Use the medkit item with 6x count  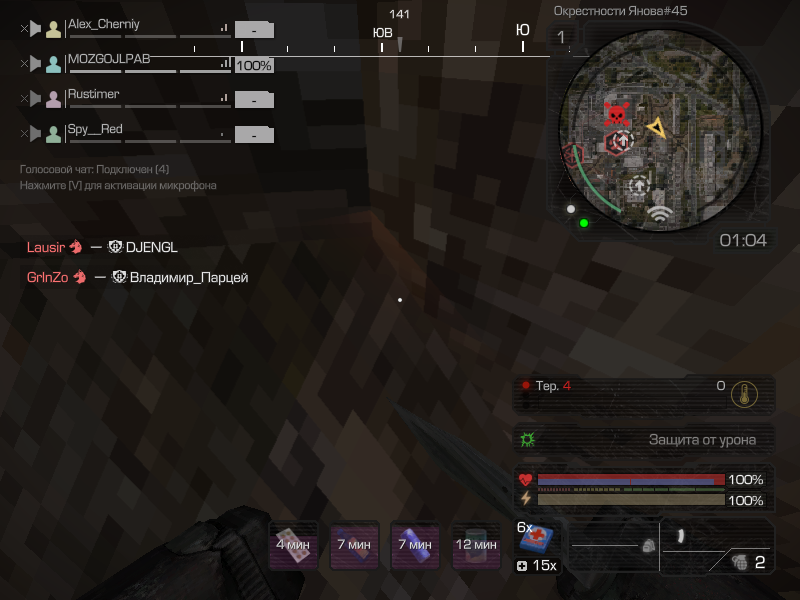click(538, 541)
